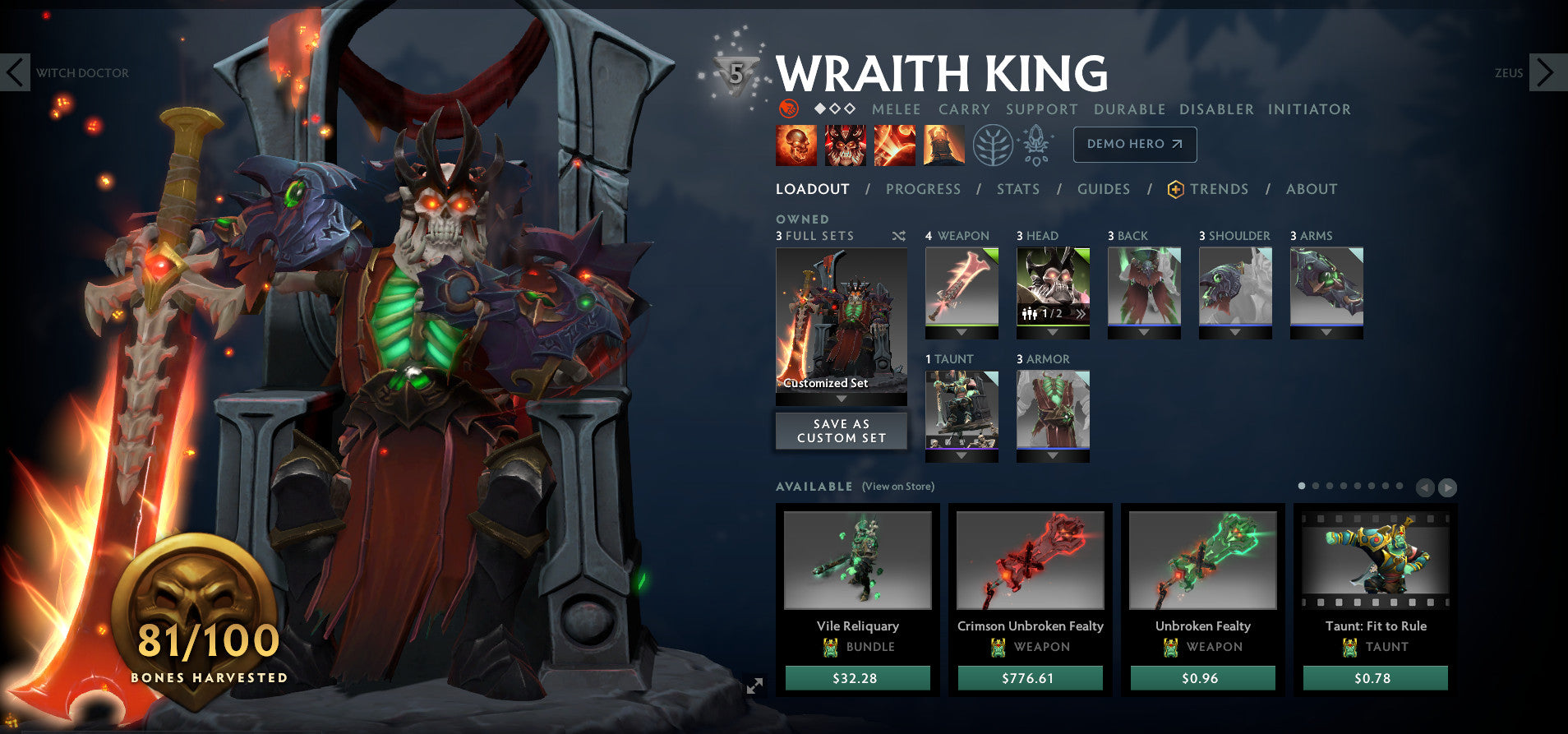Image resolution: width=1568 pixels, height=734 pixels.
Task: Click the DEMO HERO button
Action: 1135,144
